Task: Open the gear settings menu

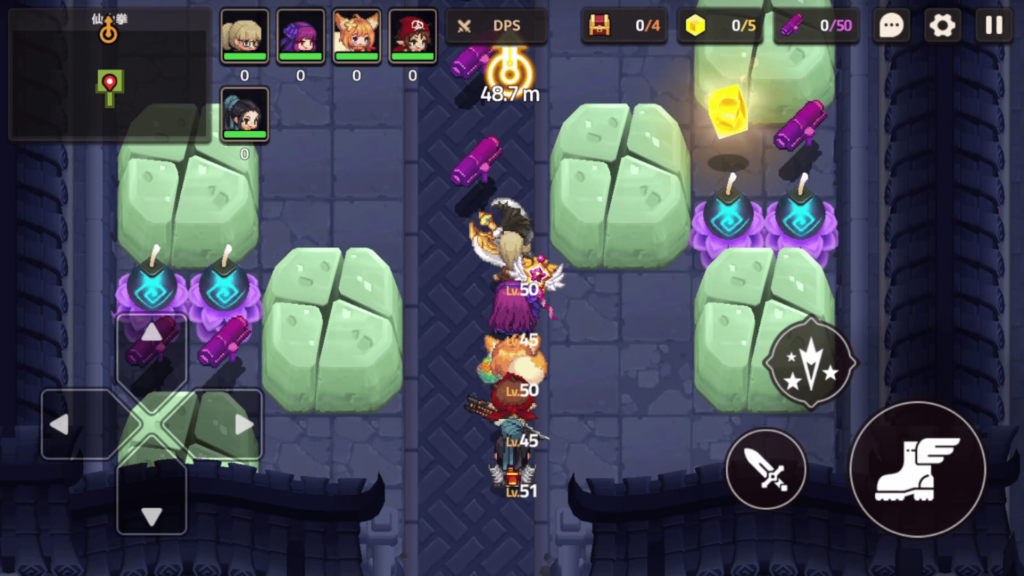Action: point(942,26)
